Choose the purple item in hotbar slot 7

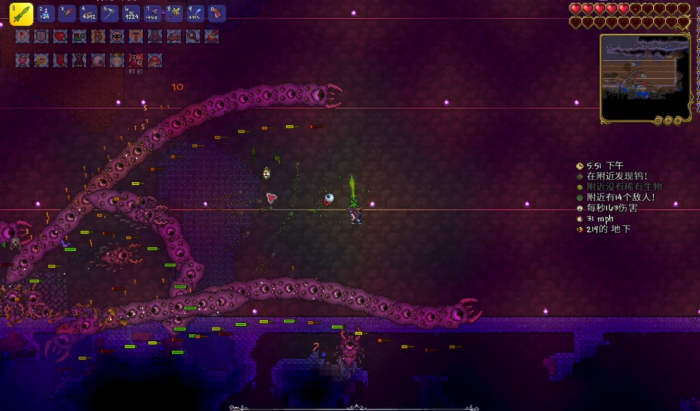[x=152, y=14]
